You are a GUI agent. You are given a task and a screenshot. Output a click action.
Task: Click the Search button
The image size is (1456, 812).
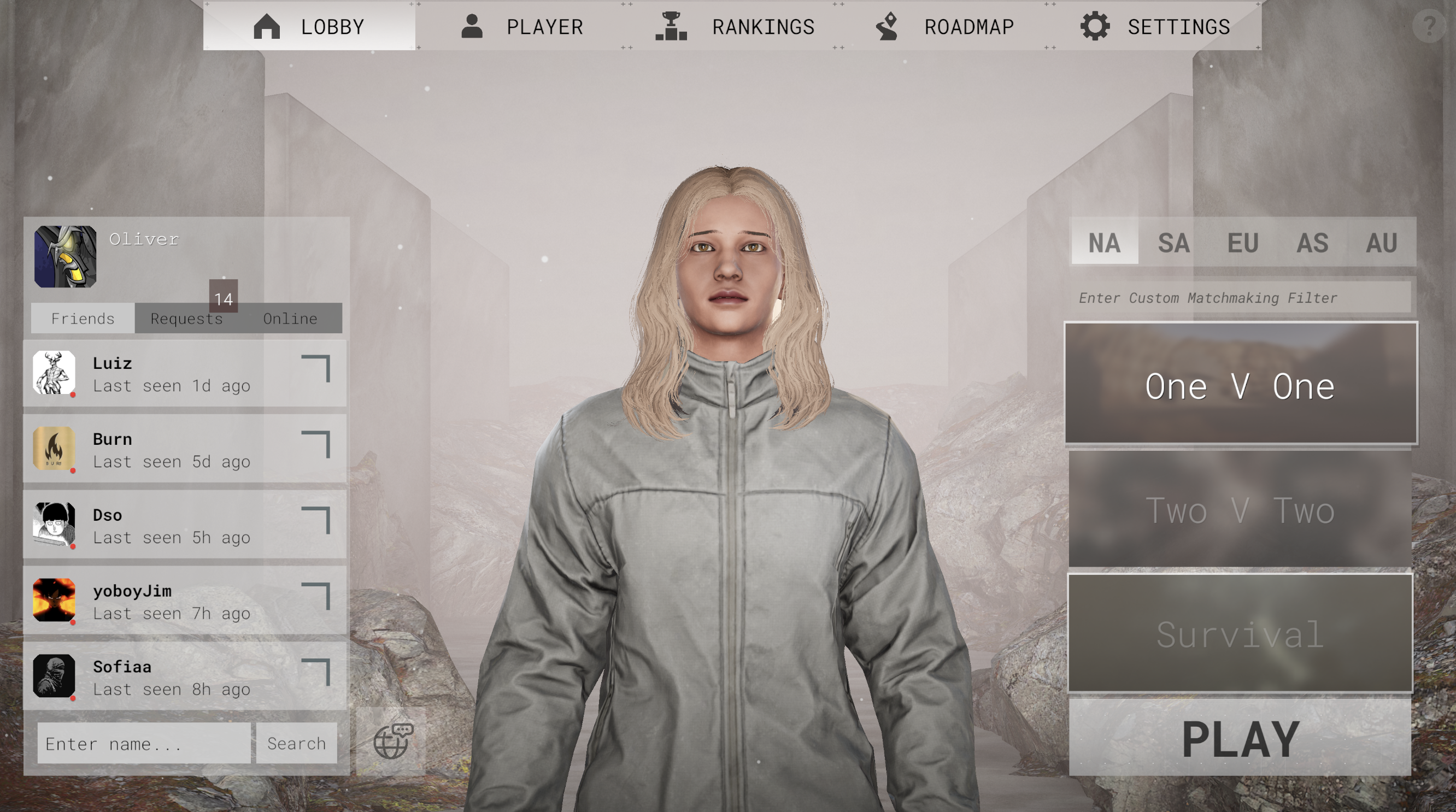(x=296, y=744)
